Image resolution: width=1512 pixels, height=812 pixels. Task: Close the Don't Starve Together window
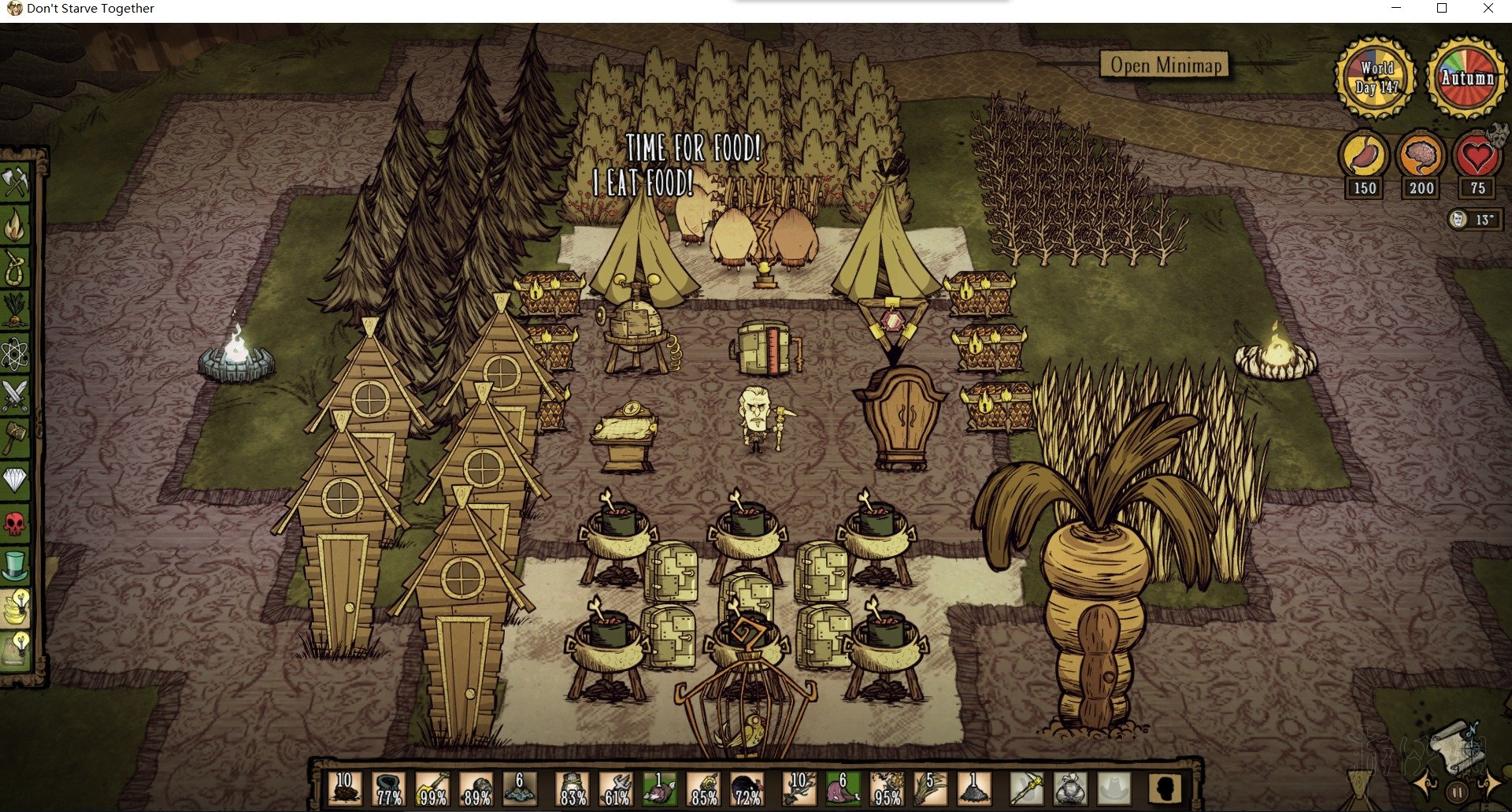[x=1488, y=9]
